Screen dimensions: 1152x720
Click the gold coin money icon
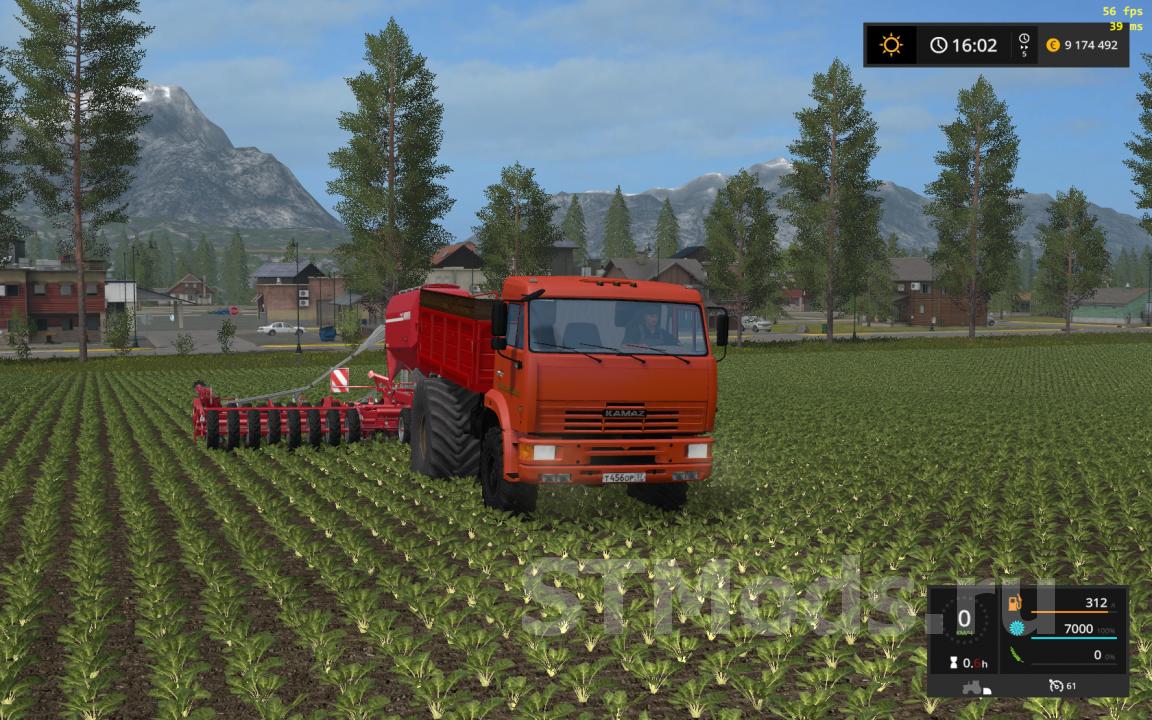tap(1053, 45)
